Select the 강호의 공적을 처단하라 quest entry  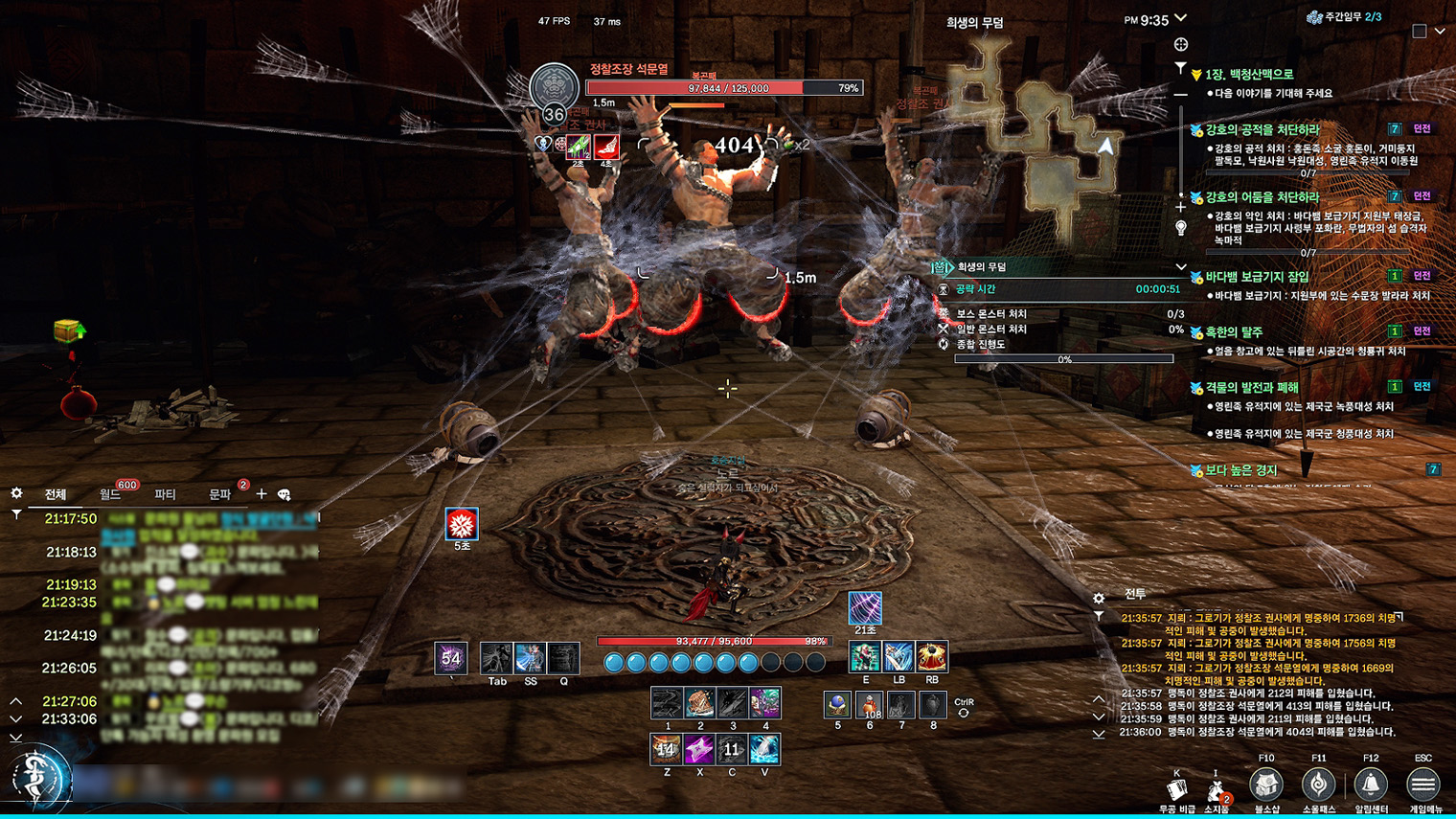[x=1262, y=129]
